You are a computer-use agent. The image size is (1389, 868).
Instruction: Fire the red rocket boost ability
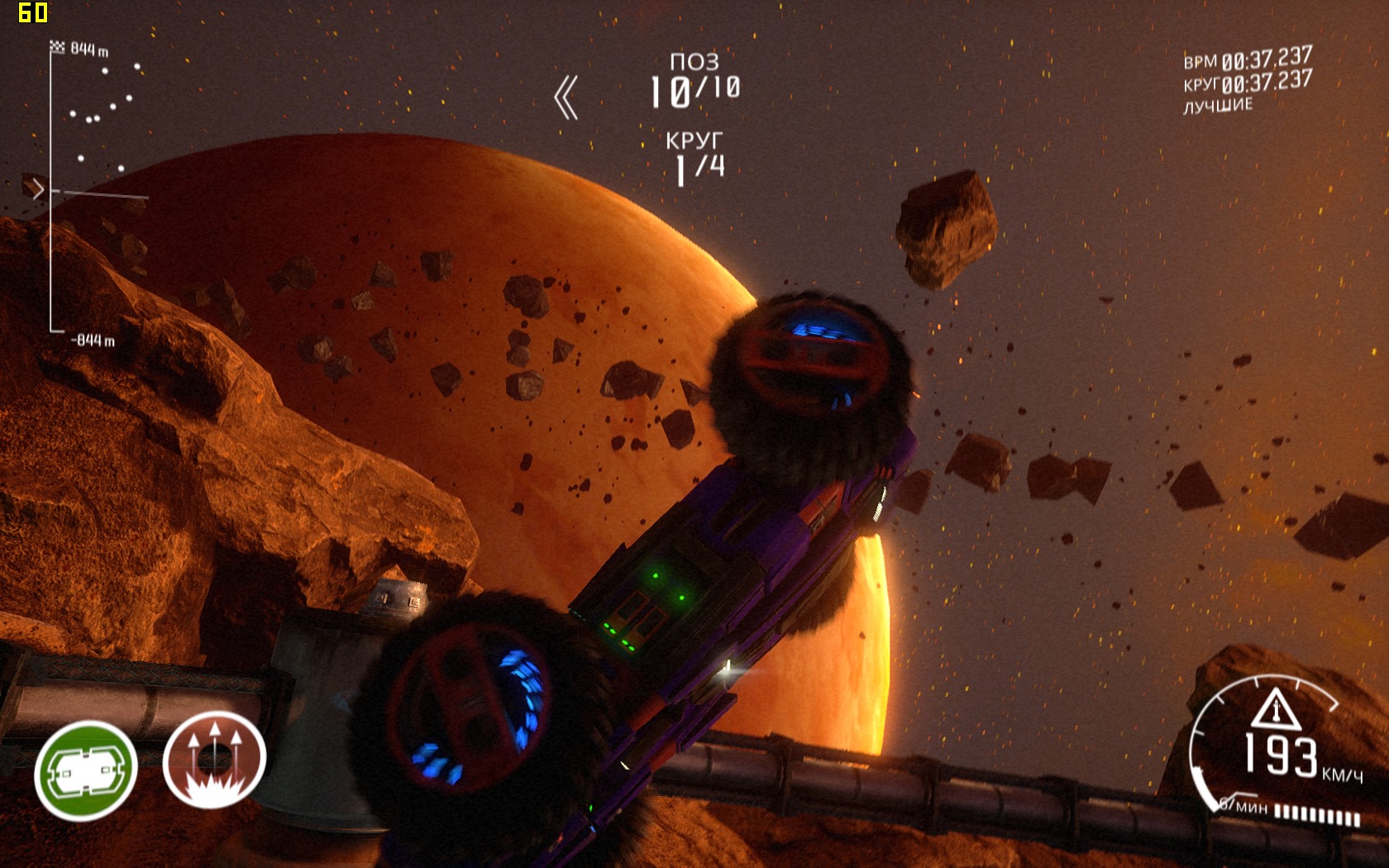coord(214,759)
